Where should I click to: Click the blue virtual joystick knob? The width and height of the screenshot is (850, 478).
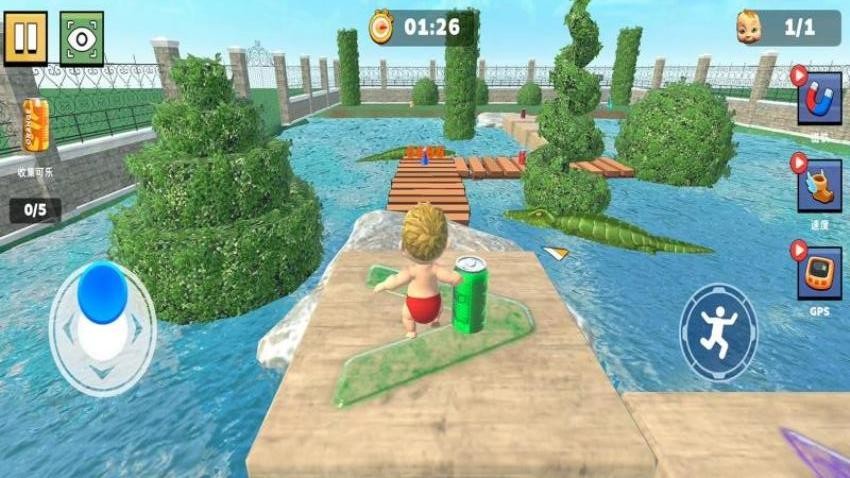pos(102,292)
